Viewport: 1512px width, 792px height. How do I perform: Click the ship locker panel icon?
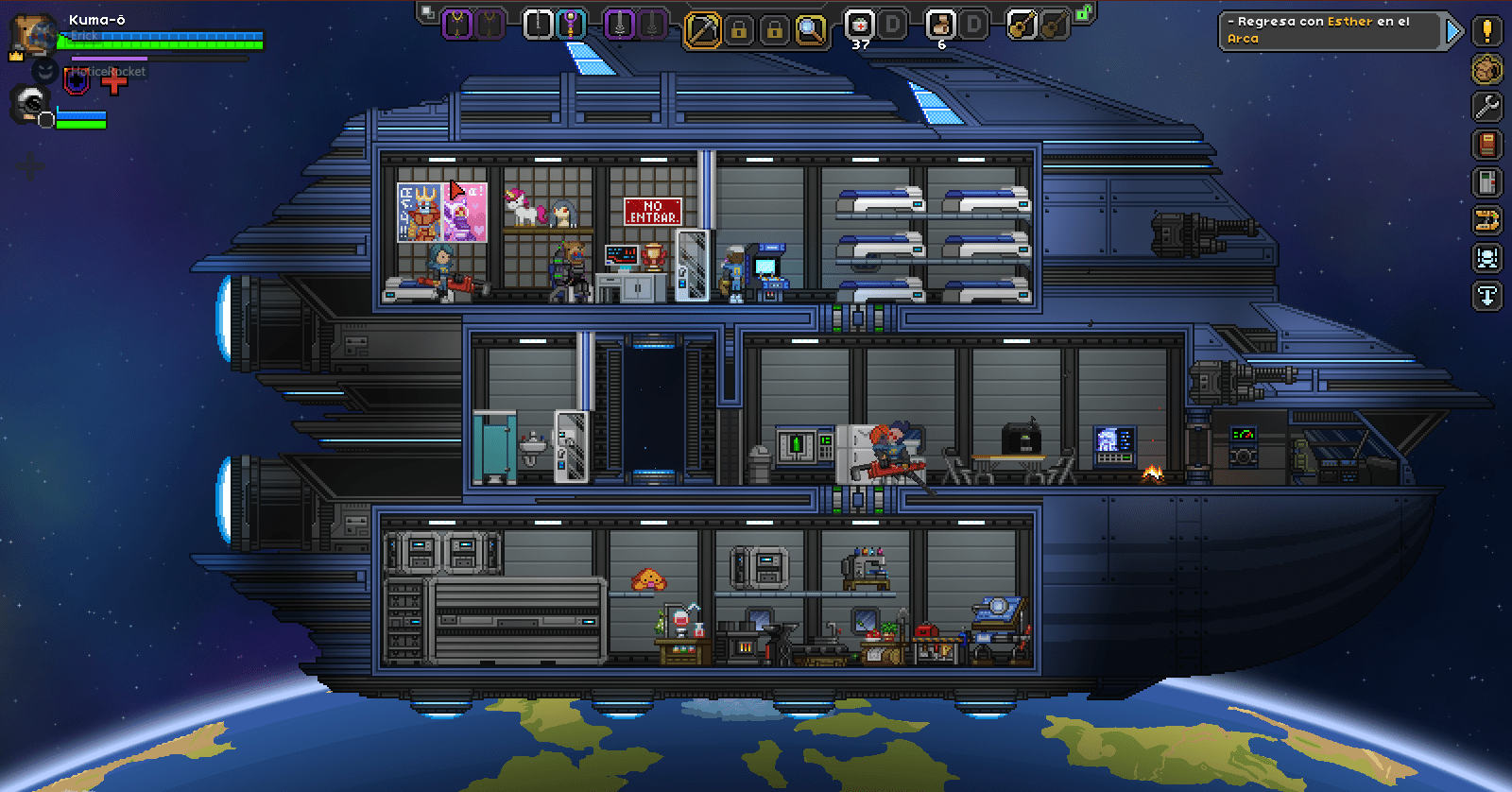click(1485, 182)
